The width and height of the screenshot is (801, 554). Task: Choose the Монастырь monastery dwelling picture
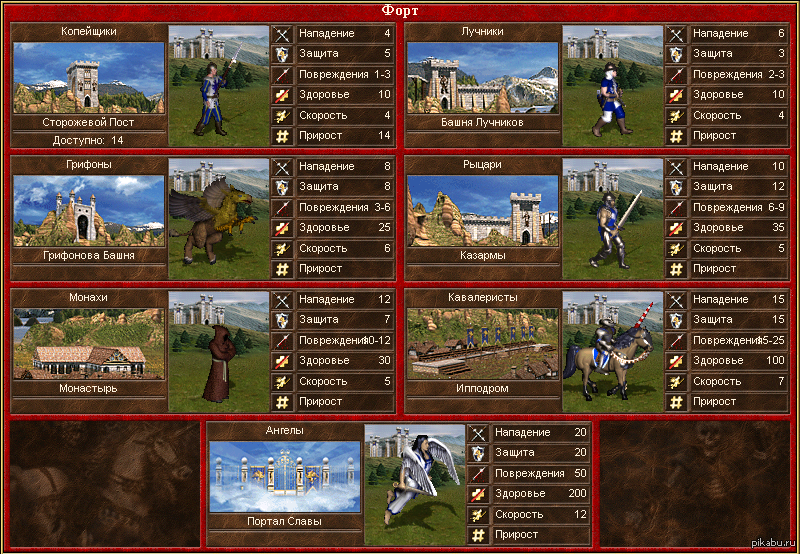[x=88, y=343]
